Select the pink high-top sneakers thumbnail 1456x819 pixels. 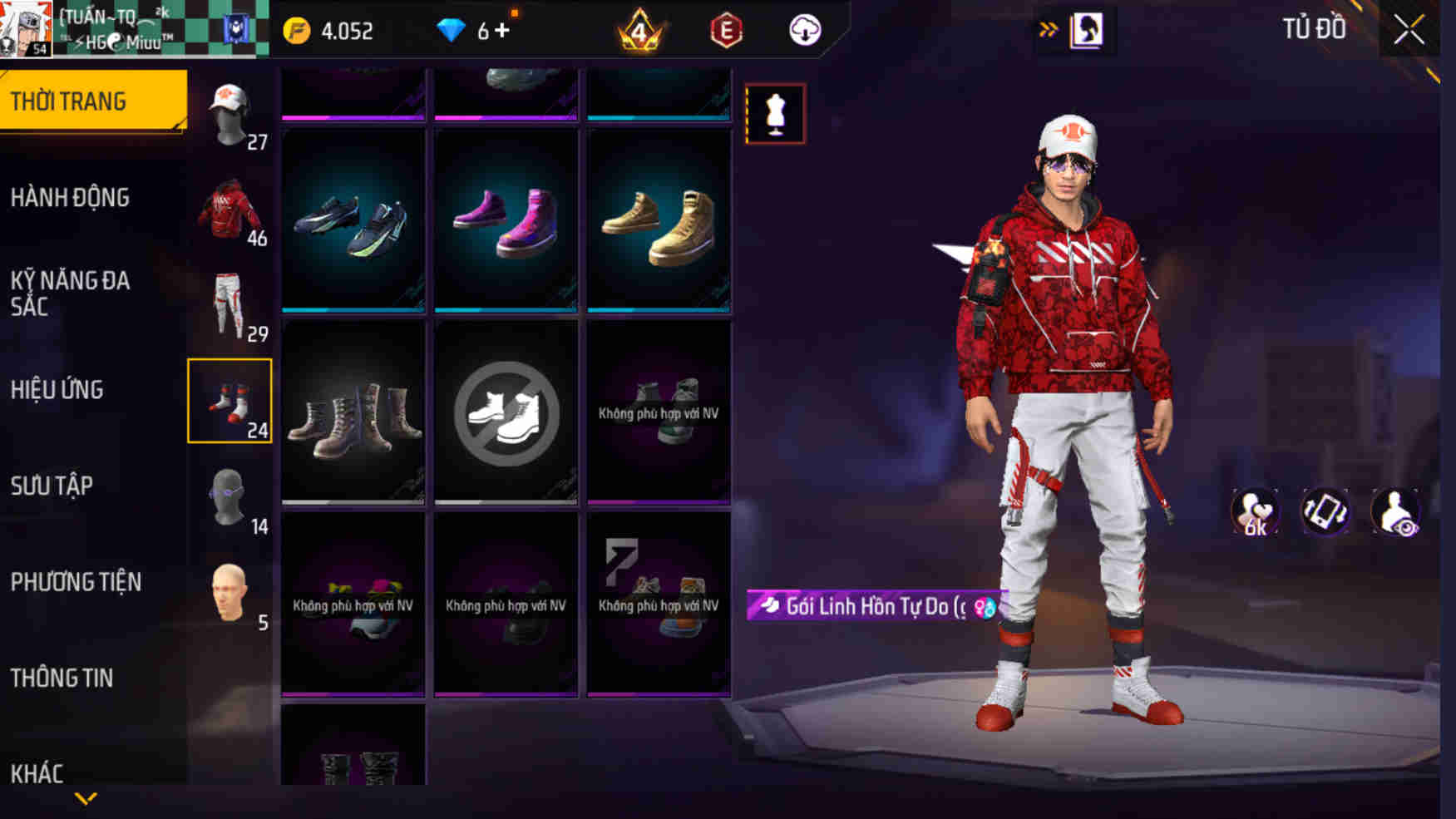pos(506,223)
